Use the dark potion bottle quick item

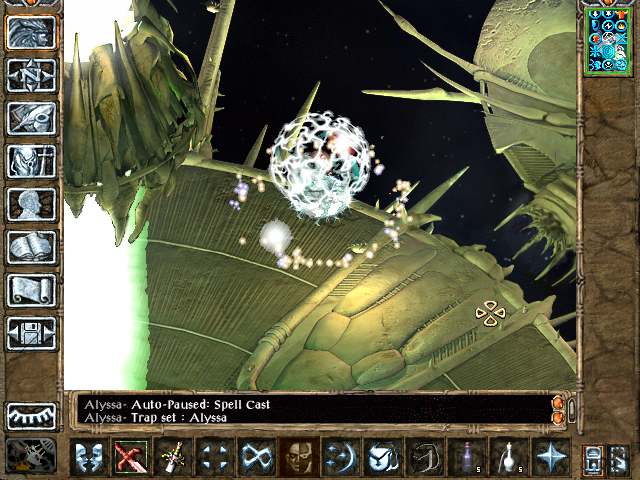pos(467,457)
